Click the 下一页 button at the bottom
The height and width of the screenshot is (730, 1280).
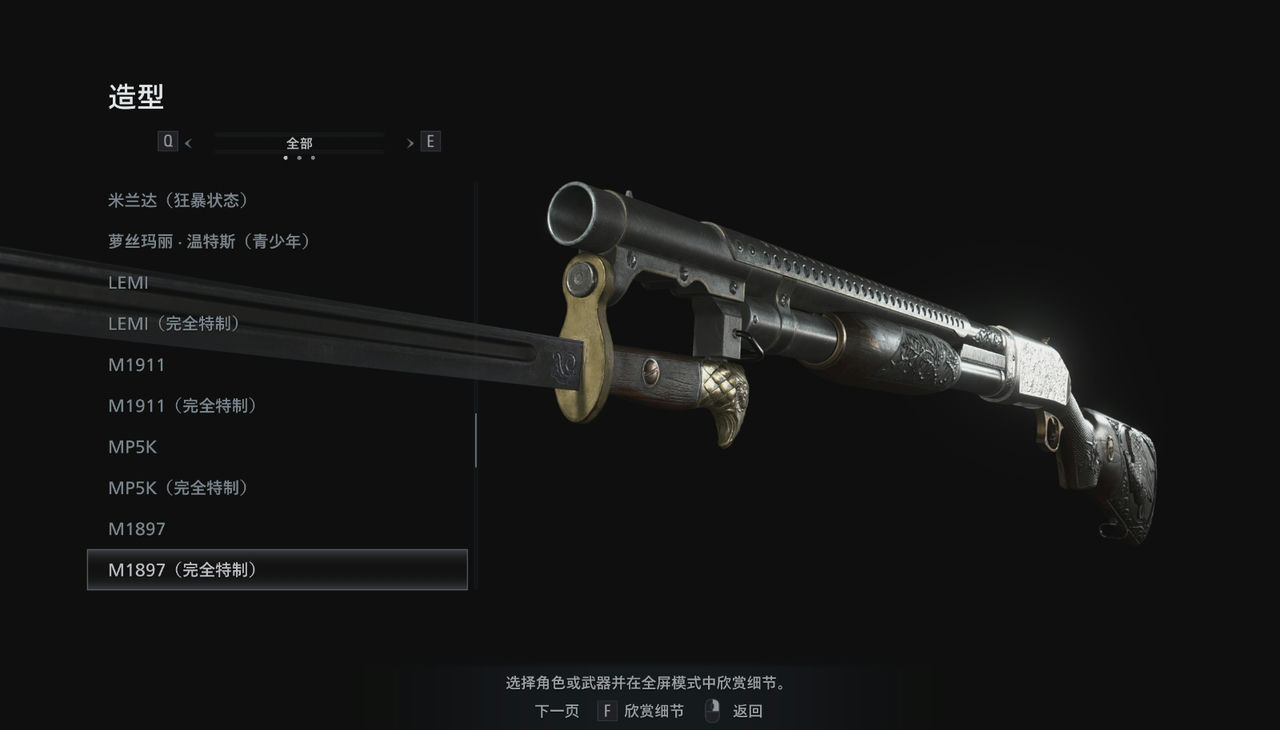pos(556,710)
